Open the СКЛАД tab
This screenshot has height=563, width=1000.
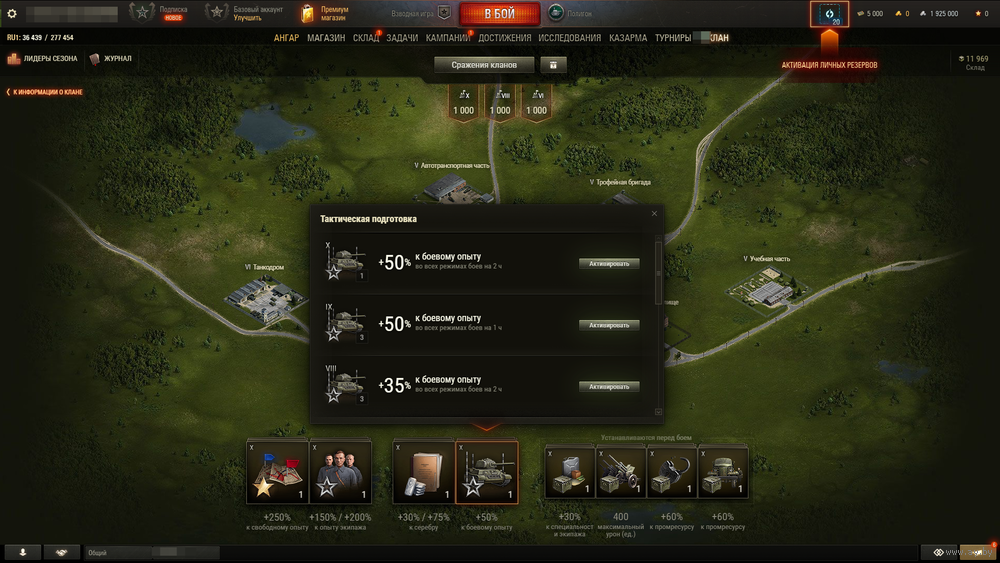(x=366, y=38)
